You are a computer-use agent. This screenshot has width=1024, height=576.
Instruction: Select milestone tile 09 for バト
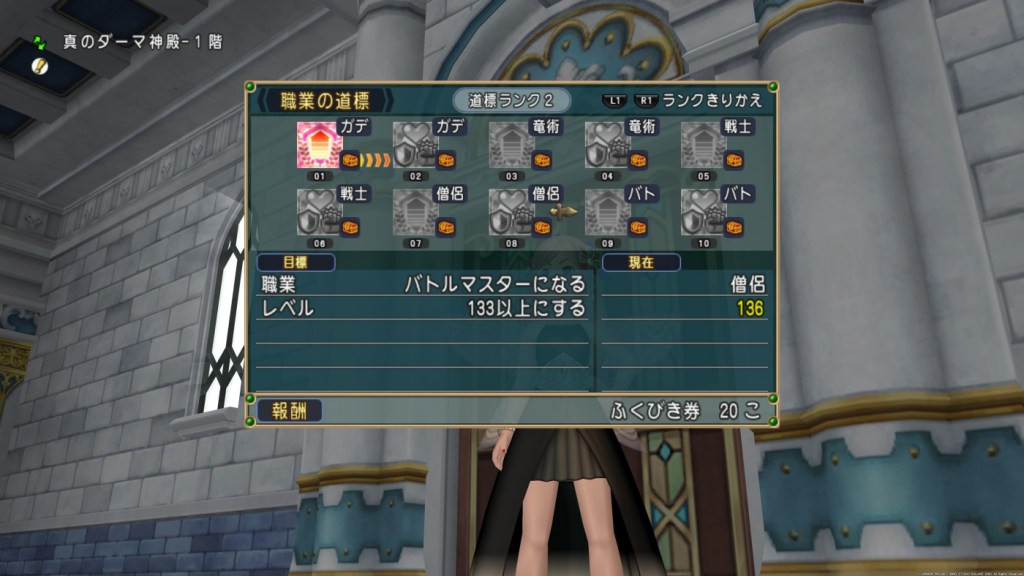tap(608, 211)
